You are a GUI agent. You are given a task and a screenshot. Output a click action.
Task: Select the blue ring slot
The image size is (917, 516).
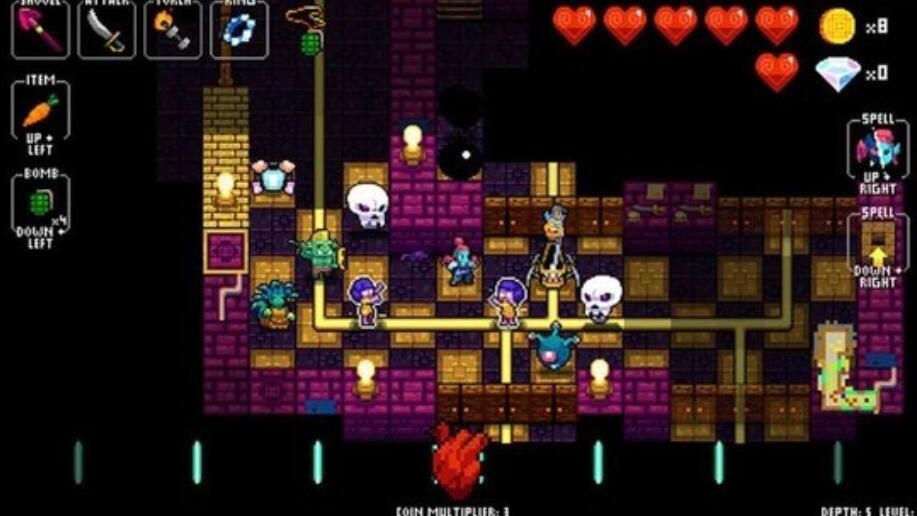239,29
